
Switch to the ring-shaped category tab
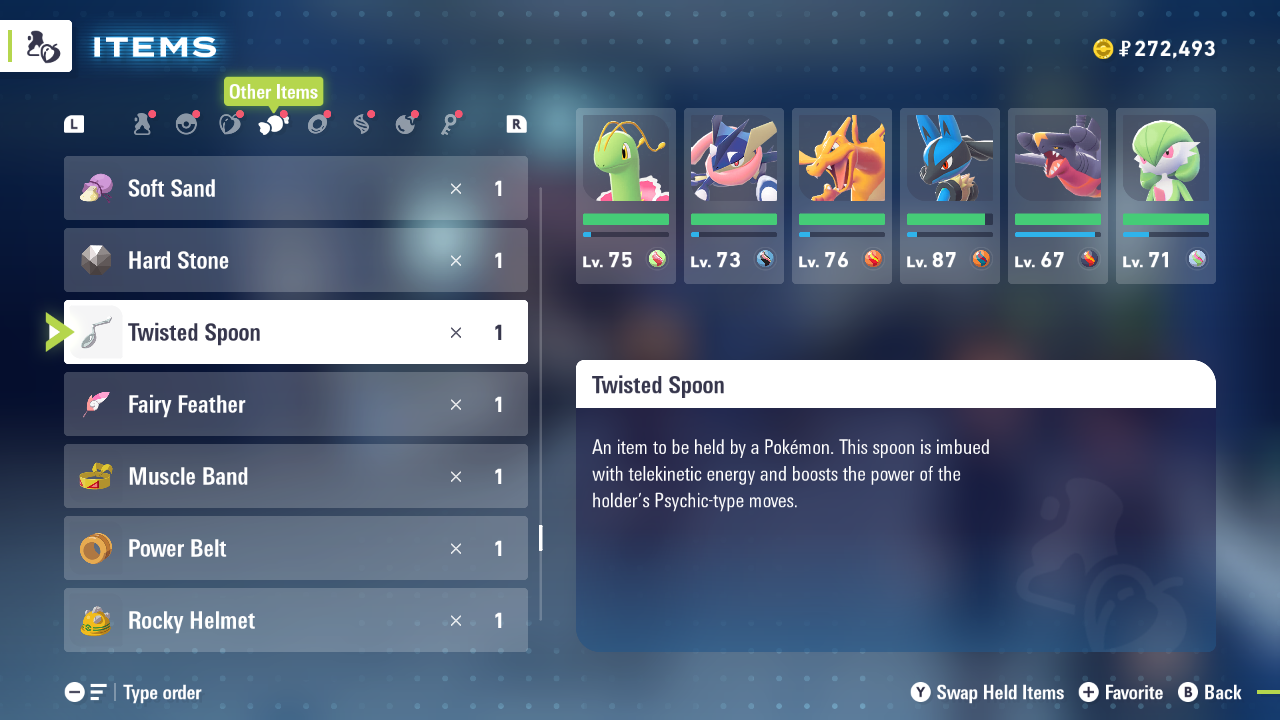318,124
